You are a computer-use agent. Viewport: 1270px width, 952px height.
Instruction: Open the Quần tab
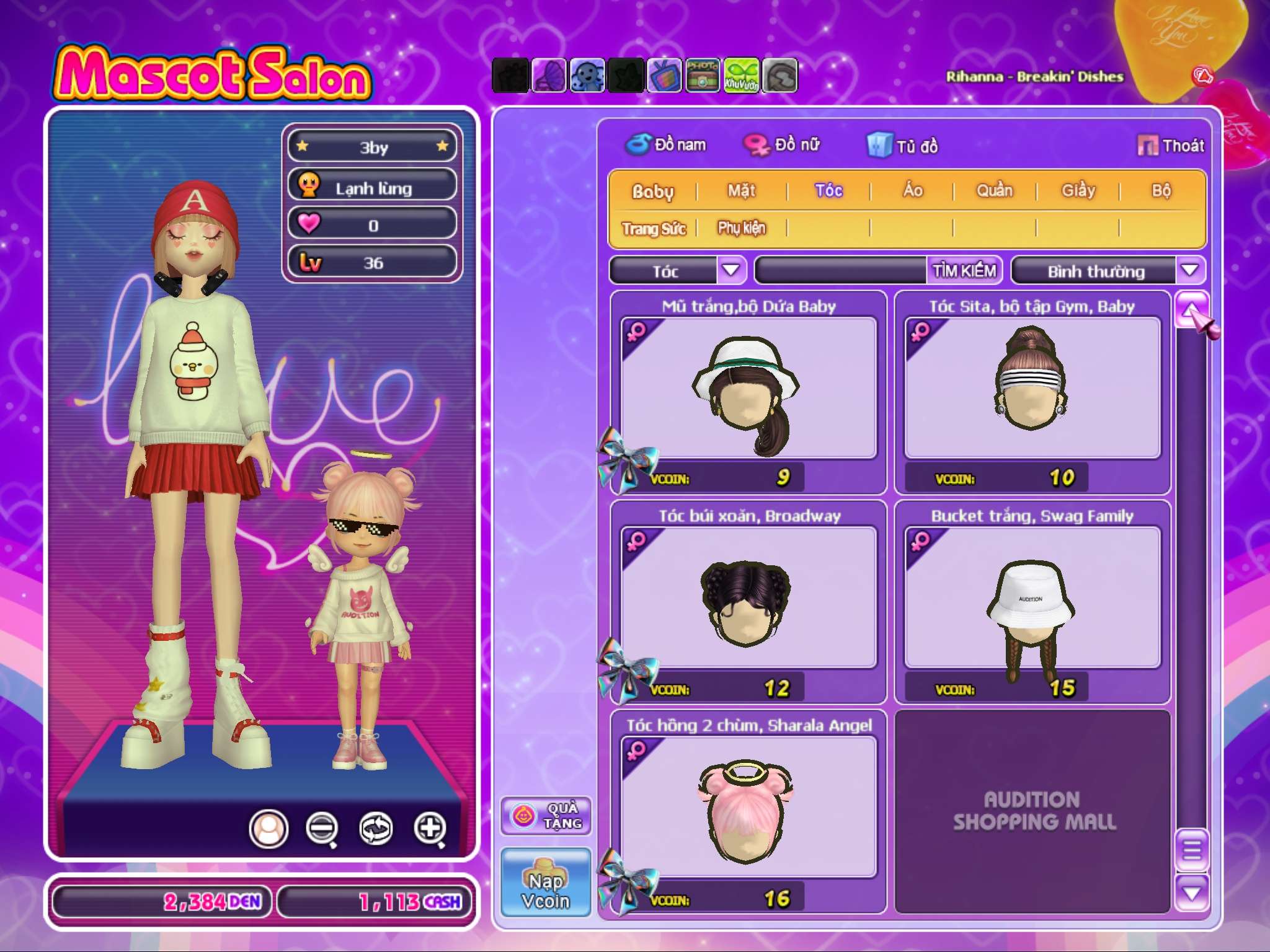tap(995, 191)
